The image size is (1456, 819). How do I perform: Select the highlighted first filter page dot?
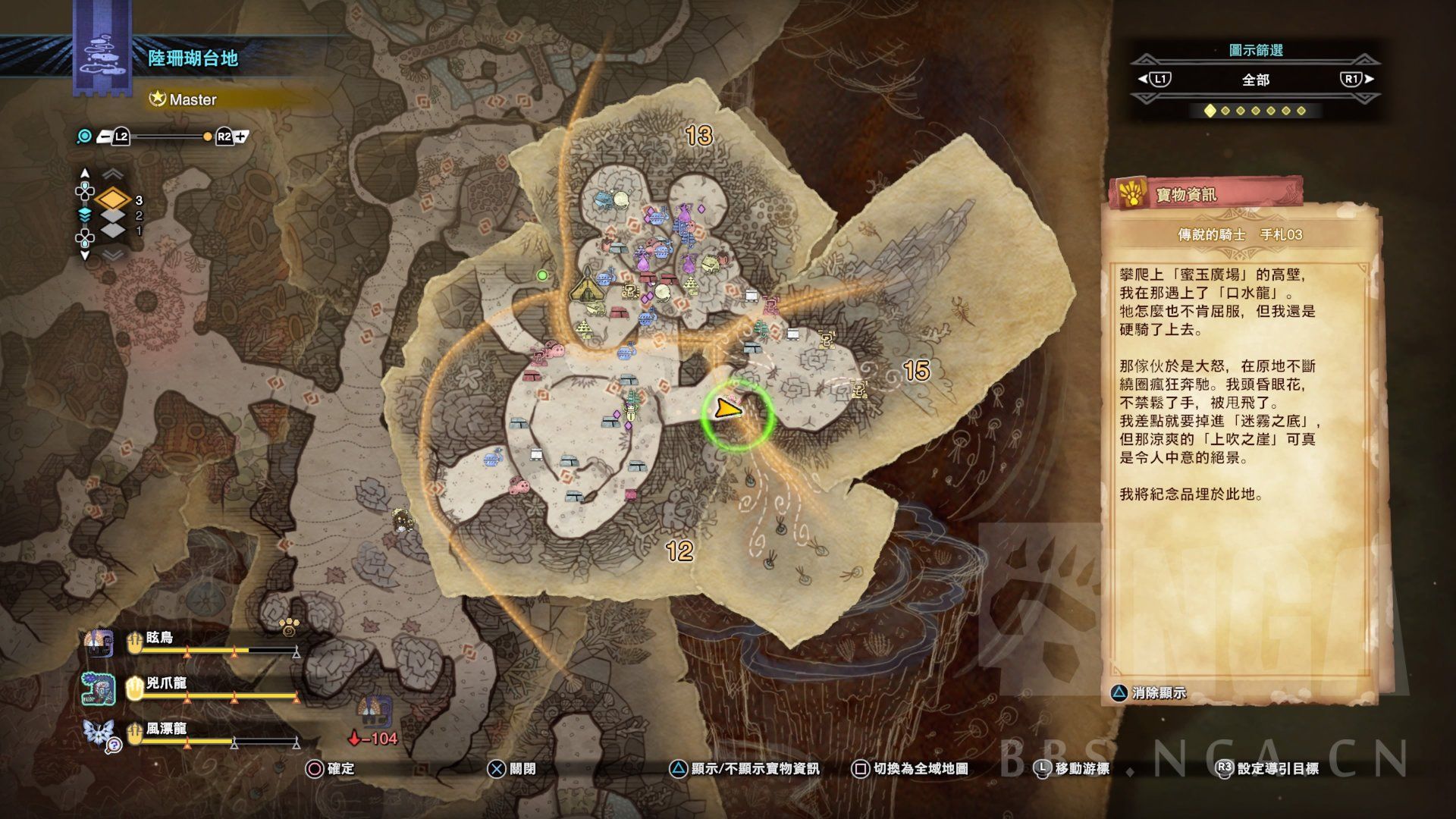coord(1210,111)
